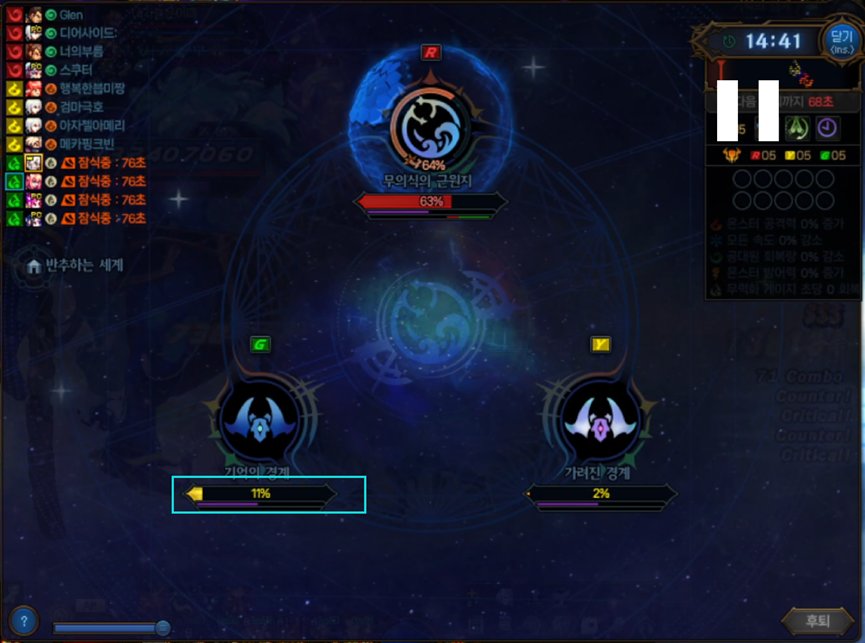Pick player 너의부름 from the raid list

[x=84, y=52]
